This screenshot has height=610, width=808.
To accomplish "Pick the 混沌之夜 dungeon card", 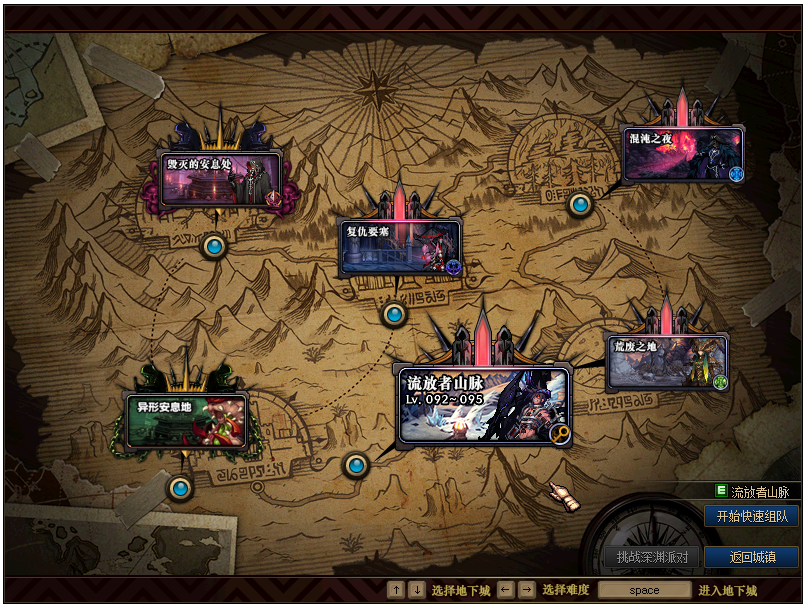I will click(x=683, y=154).
